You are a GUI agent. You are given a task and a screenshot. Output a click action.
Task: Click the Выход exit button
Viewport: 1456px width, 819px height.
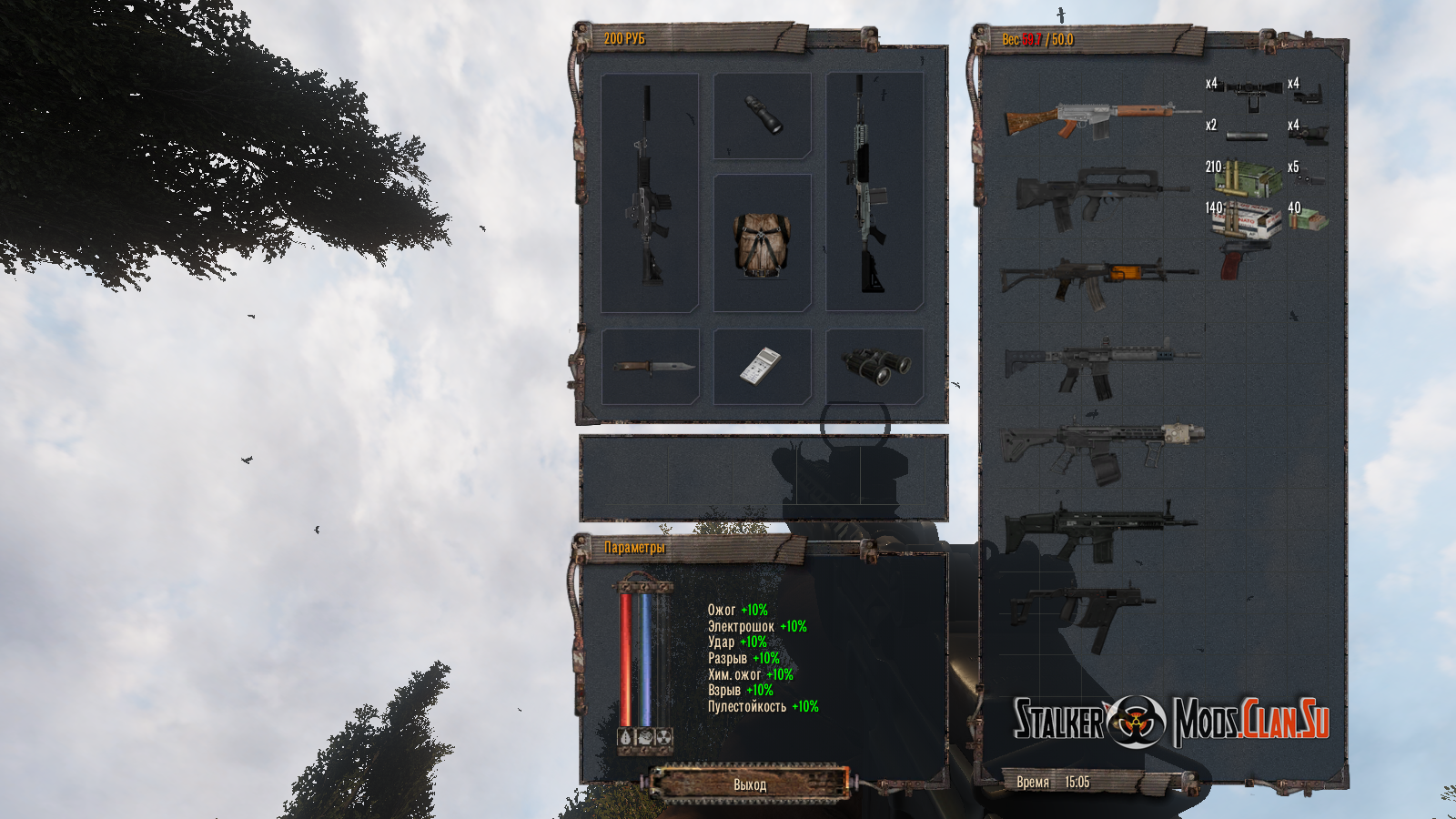[x=750, y=784]
